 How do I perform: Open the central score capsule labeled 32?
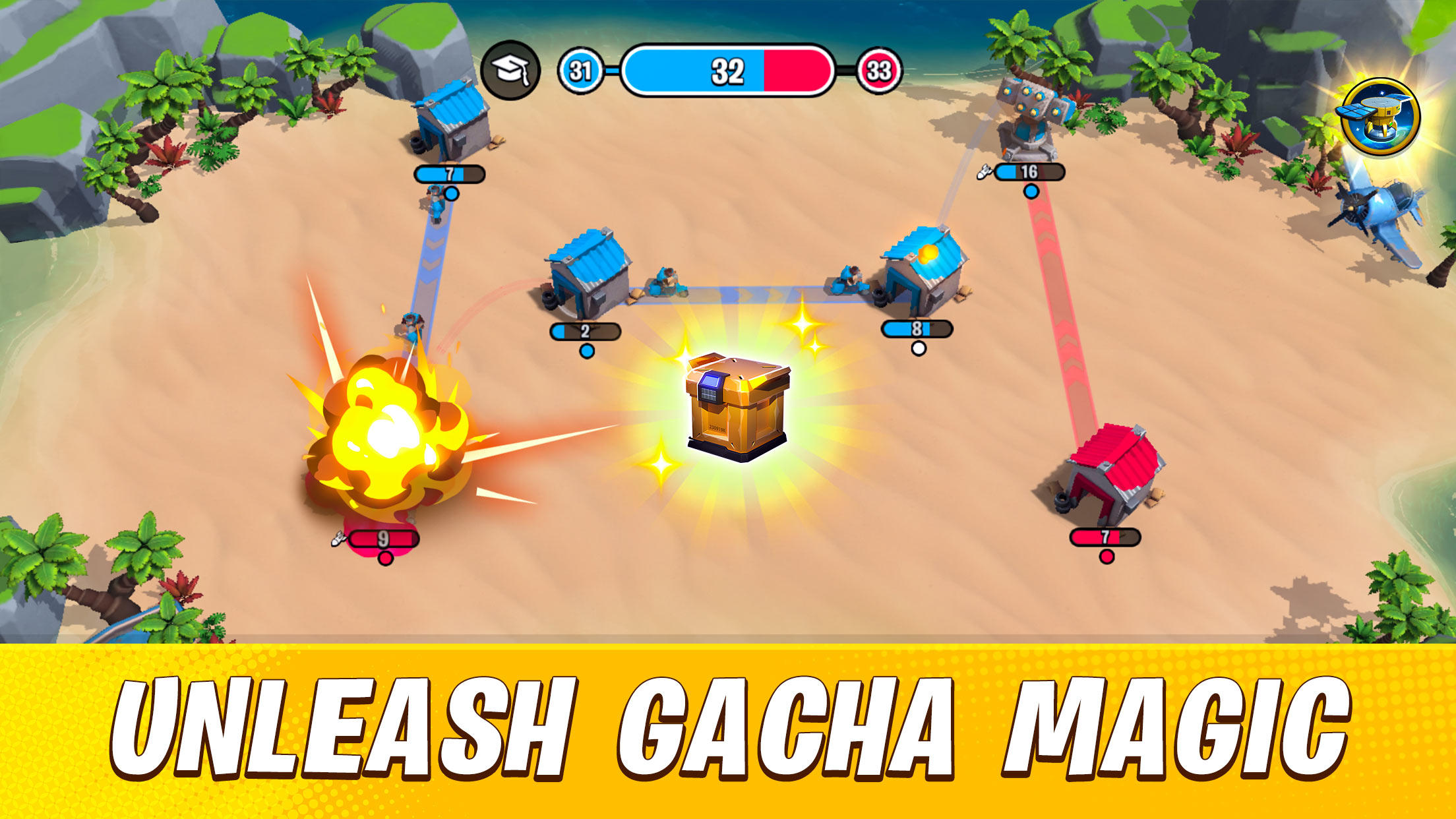click(729, 70)
